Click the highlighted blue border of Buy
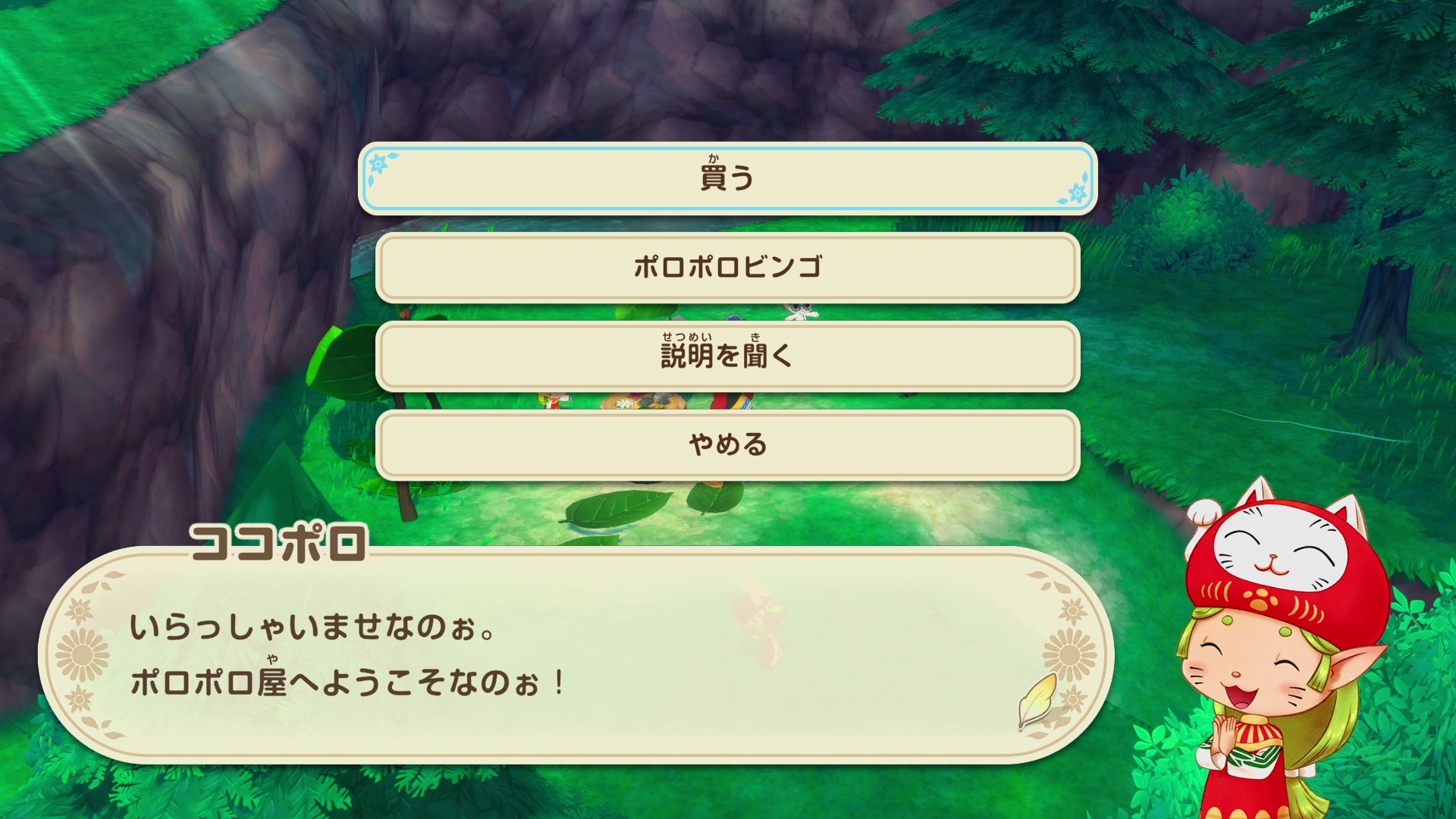This screenshot has height=819, width=1456. [728, 149]
